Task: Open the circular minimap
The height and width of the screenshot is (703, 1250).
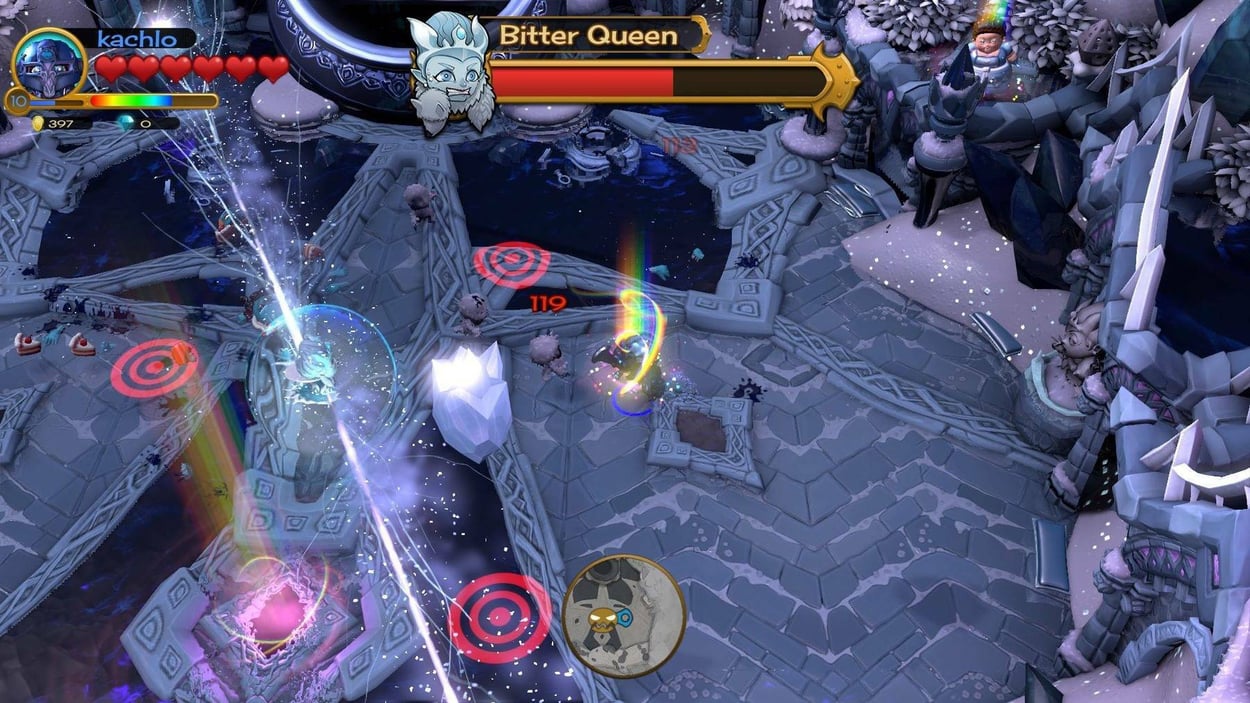Action: (623, 615)
